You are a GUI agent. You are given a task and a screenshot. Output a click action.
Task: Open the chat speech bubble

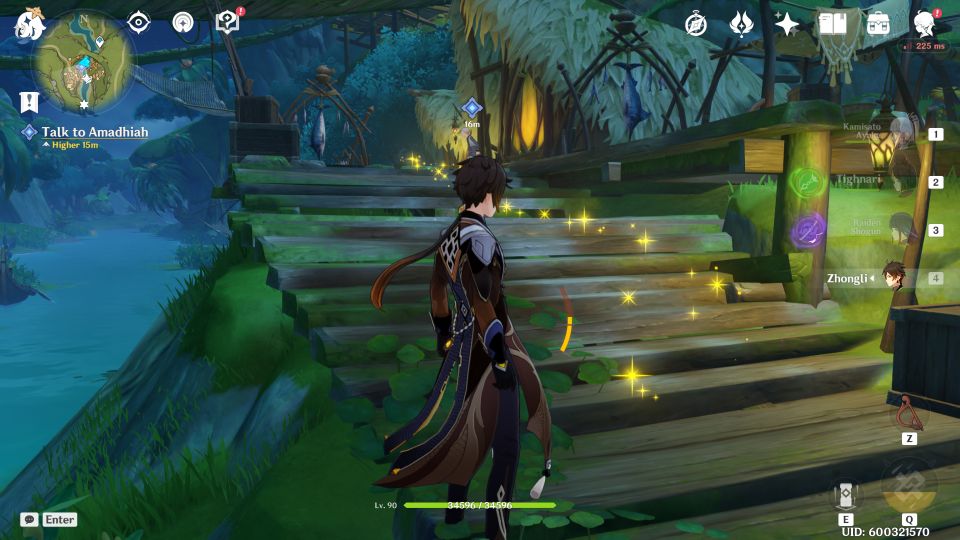coord(30,520)
